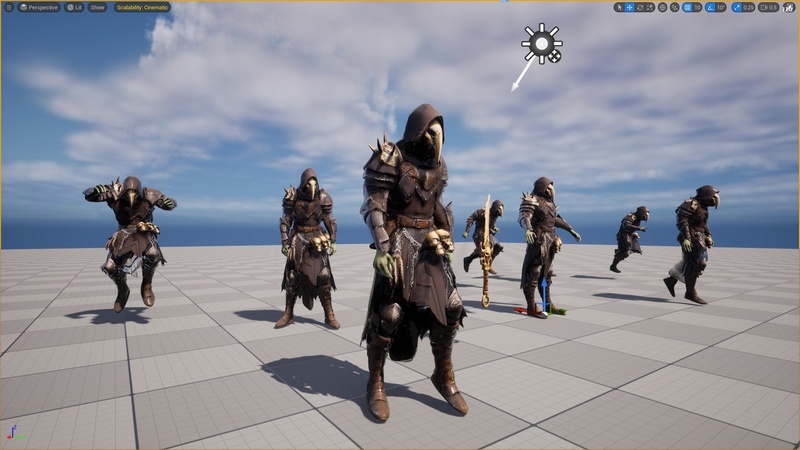
Task: Open the grid snap size value 10
Action: [698, 7]
